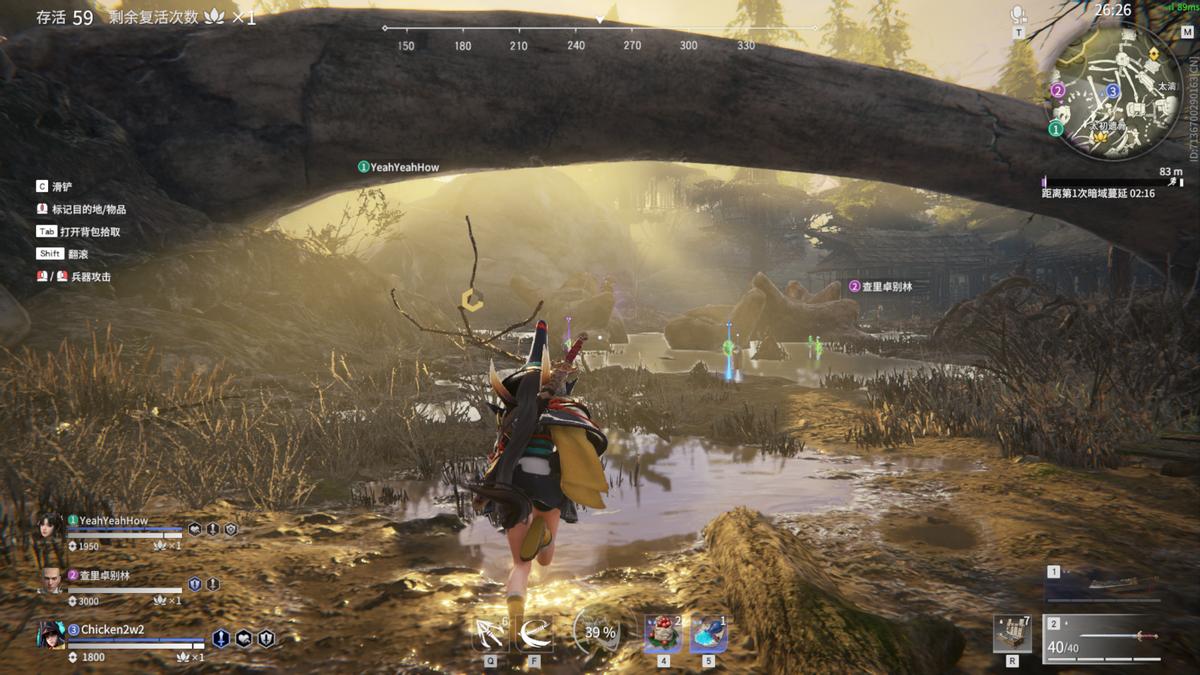1200x675 pixels.
Task: Use the blue armor powder item
Action: coord(708,634)
